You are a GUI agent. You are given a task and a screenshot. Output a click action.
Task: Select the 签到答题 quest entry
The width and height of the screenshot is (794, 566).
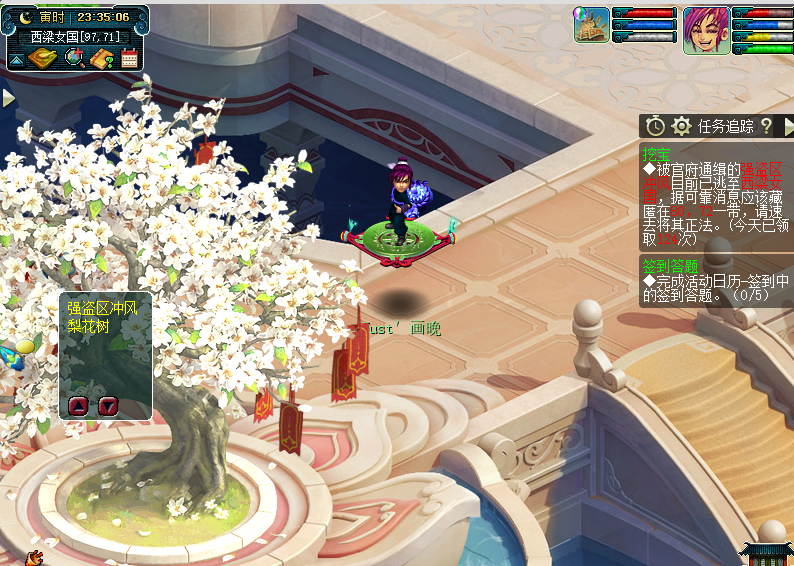(670, 266)
